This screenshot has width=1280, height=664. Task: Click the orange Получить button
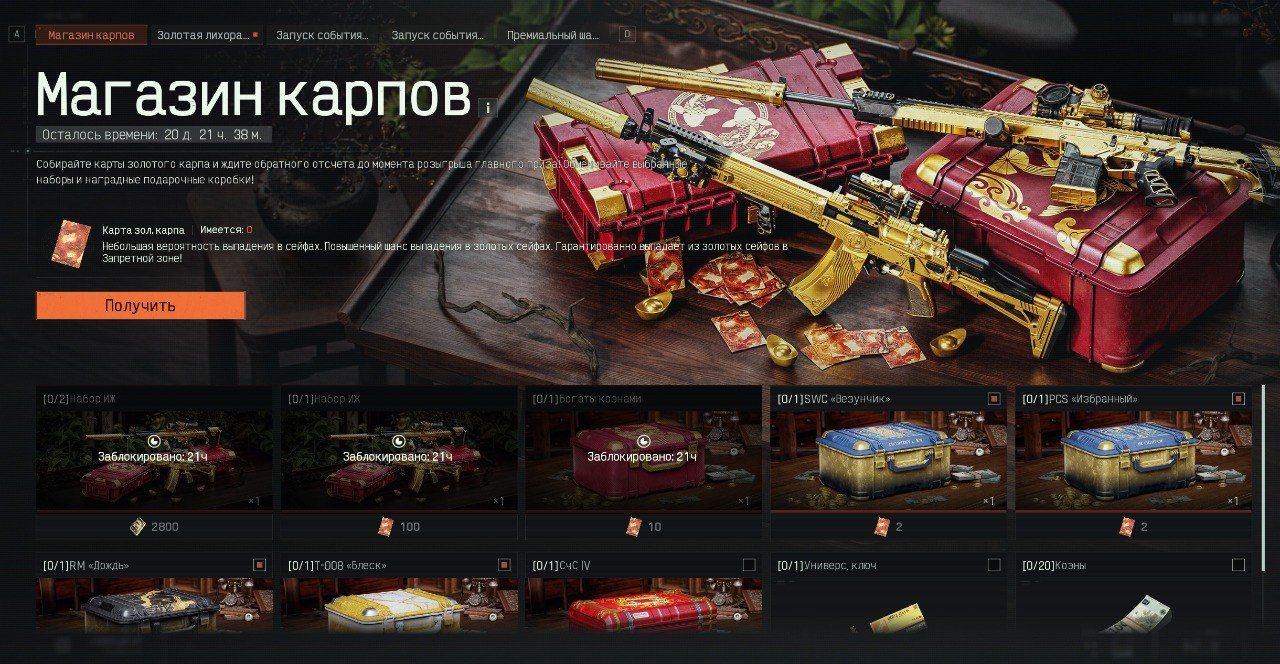(140, 305)
